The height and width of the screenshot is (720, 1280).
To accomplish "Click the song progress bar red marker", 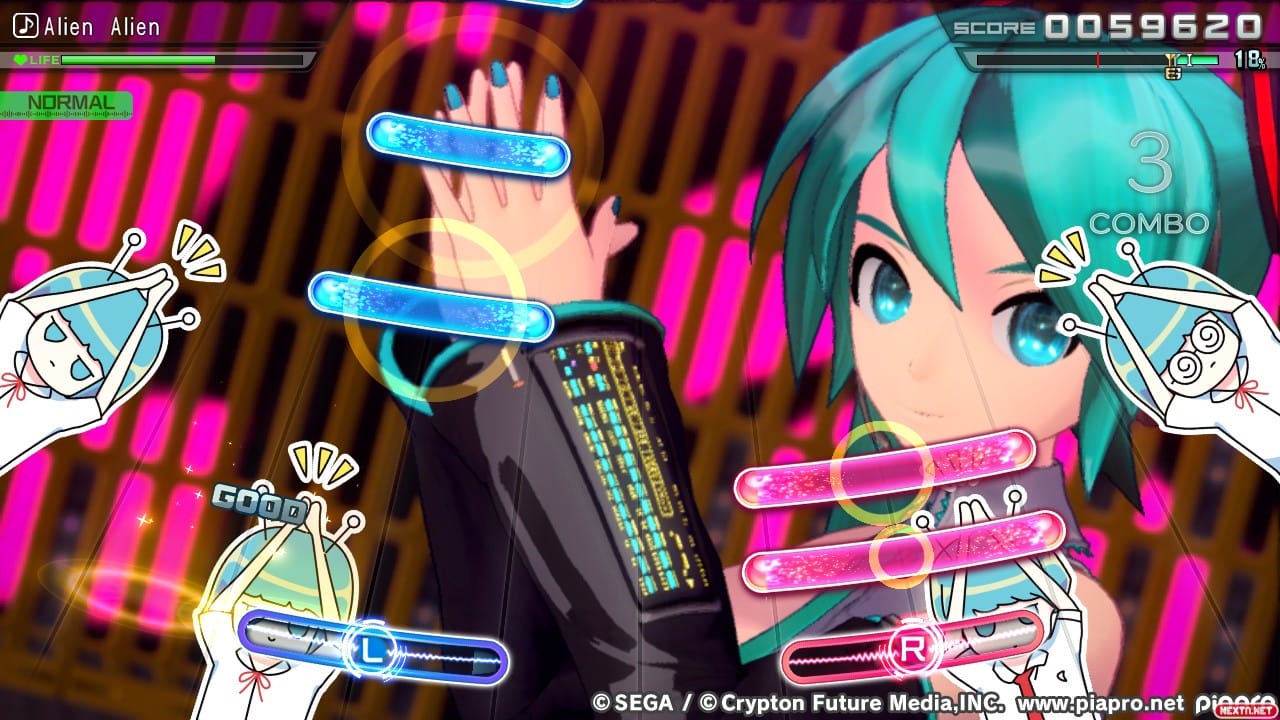I will (x=1097, y=59).
